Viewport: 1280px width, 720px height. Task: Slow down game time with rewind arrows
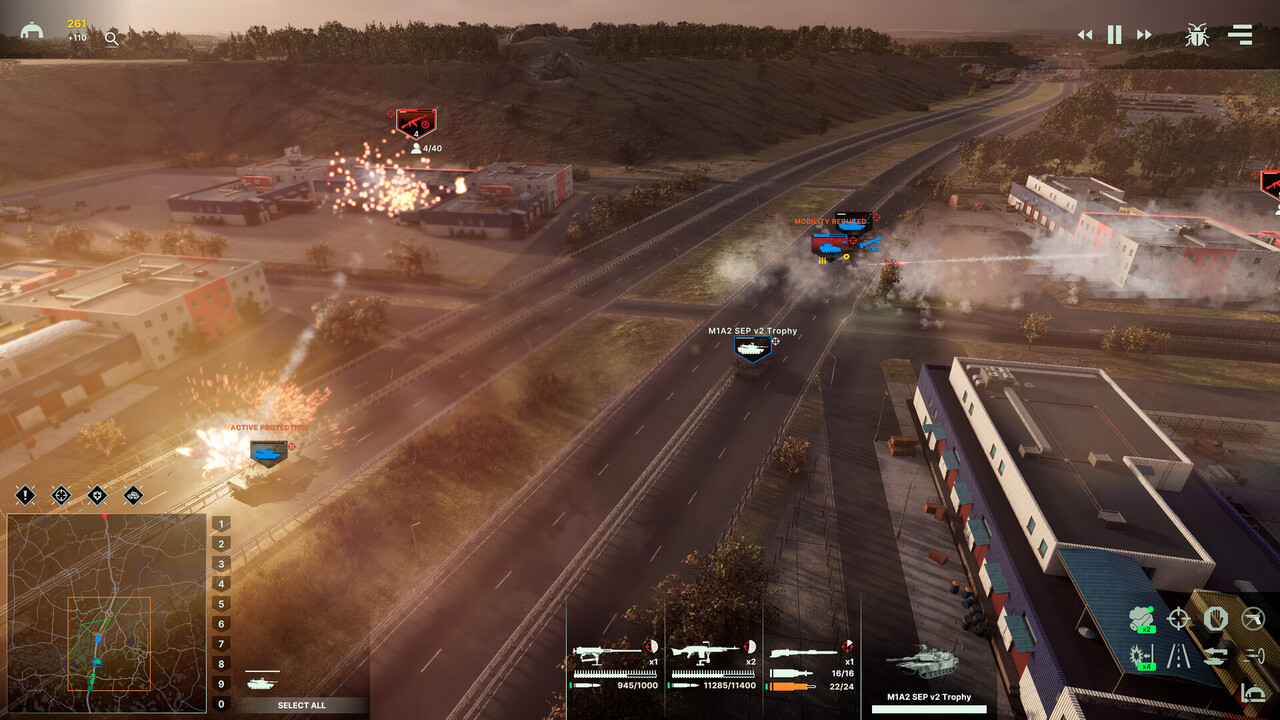click(x=1085, y=35)
